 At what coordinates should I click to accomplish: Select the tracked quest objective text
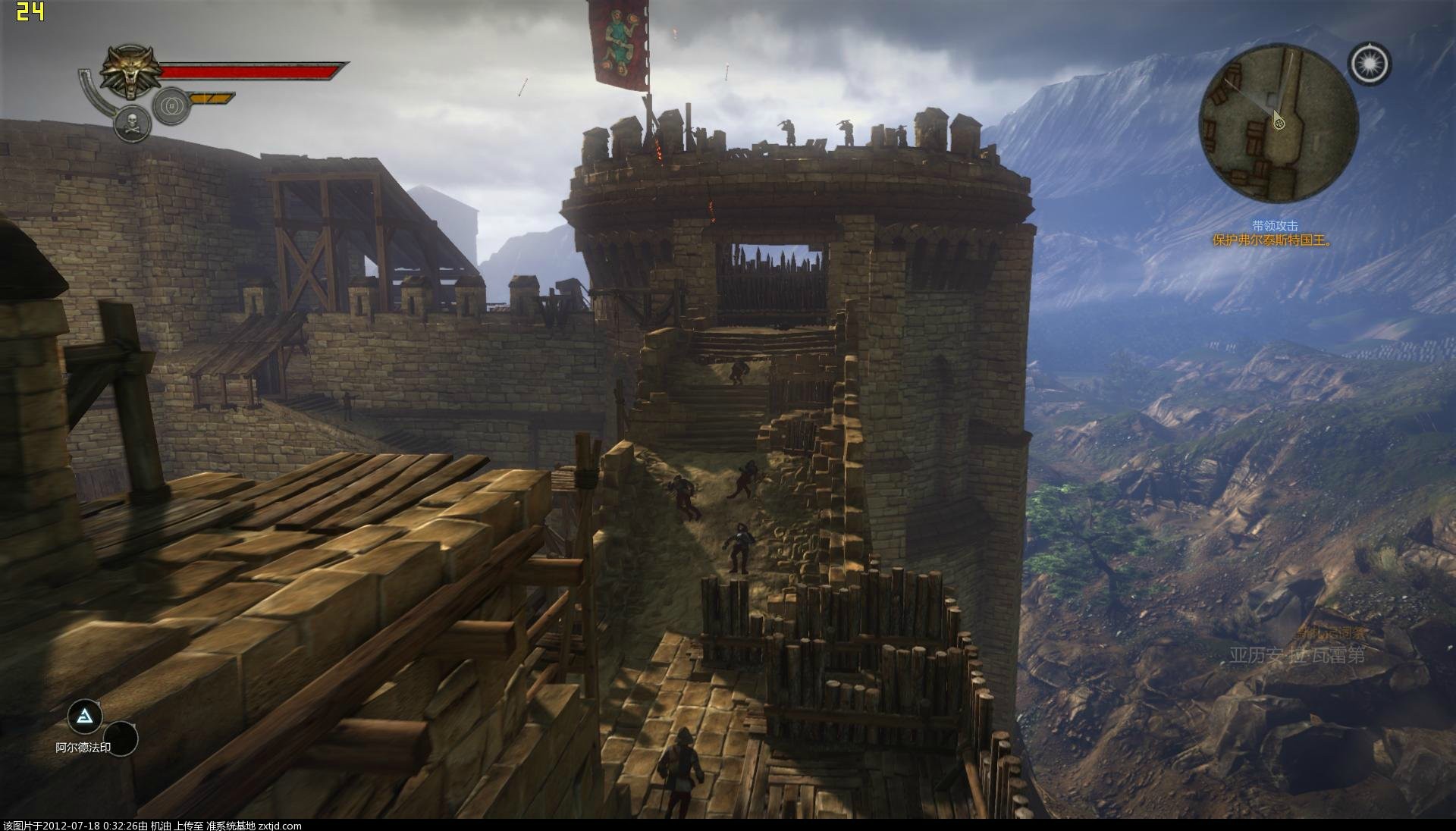click(x=1272, y=240)
